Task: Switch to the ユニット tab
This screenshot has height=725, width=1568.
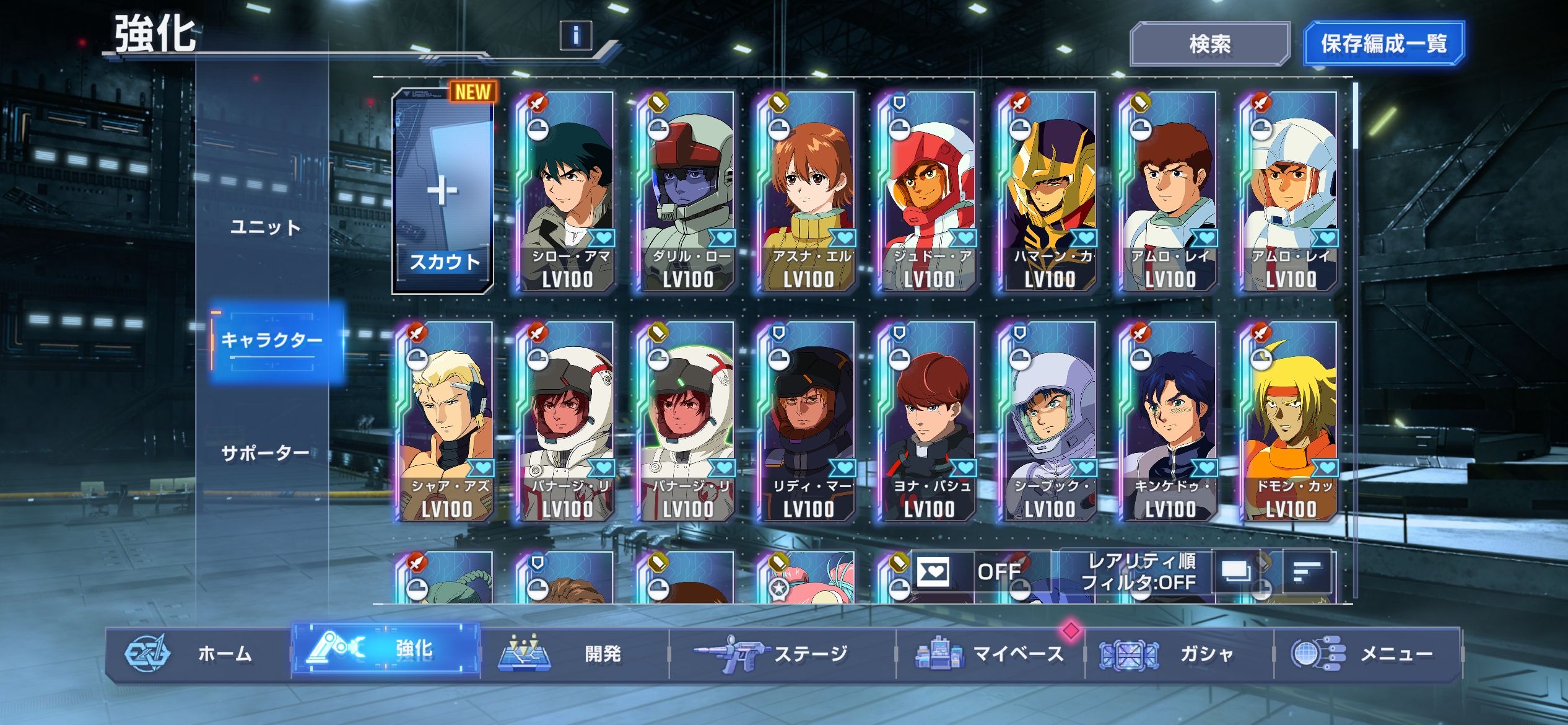Action: pyautogui.click(x=265, y=227)
